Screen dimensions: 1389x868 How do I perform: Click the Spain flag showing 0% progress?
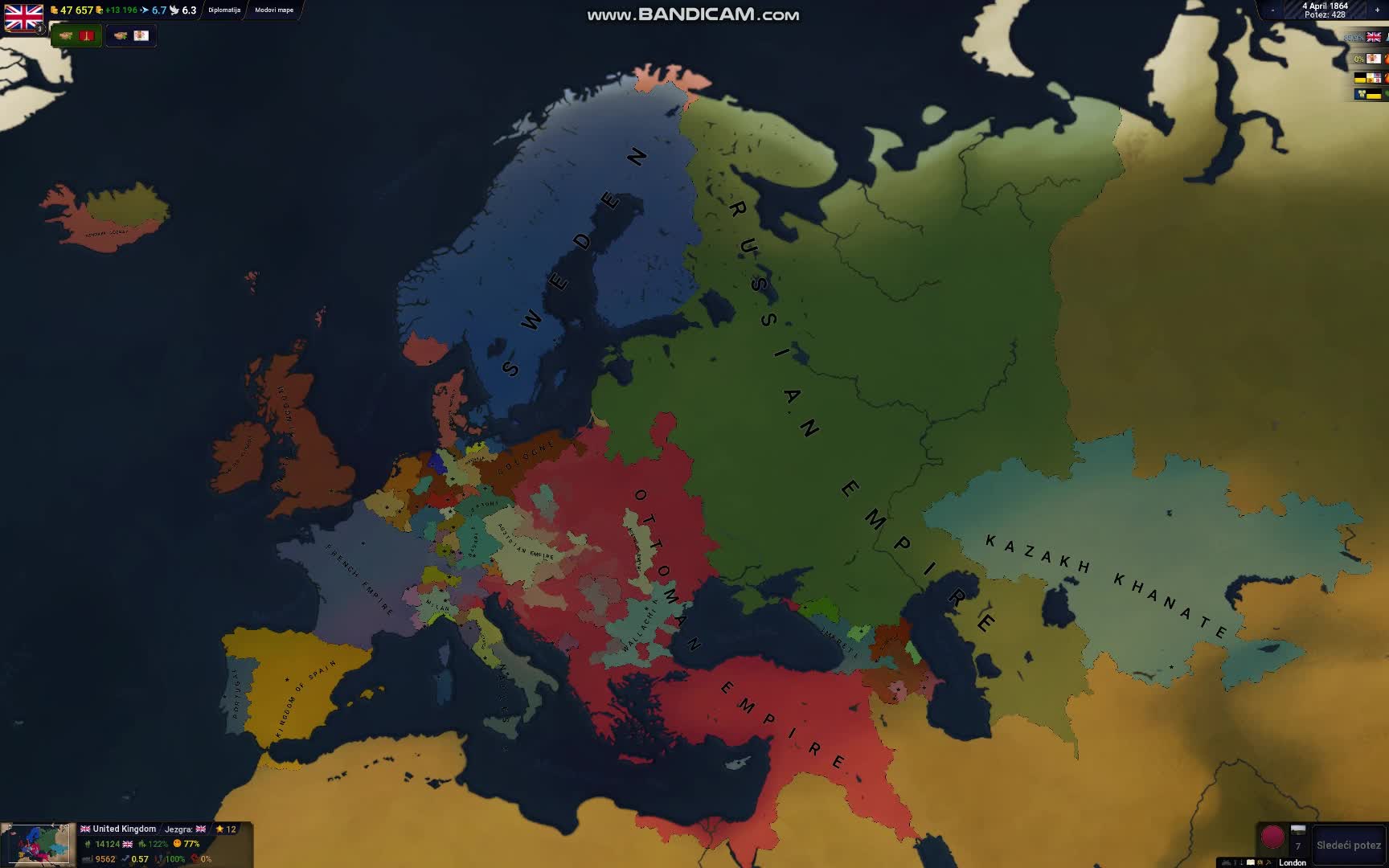coord(1374,58)
